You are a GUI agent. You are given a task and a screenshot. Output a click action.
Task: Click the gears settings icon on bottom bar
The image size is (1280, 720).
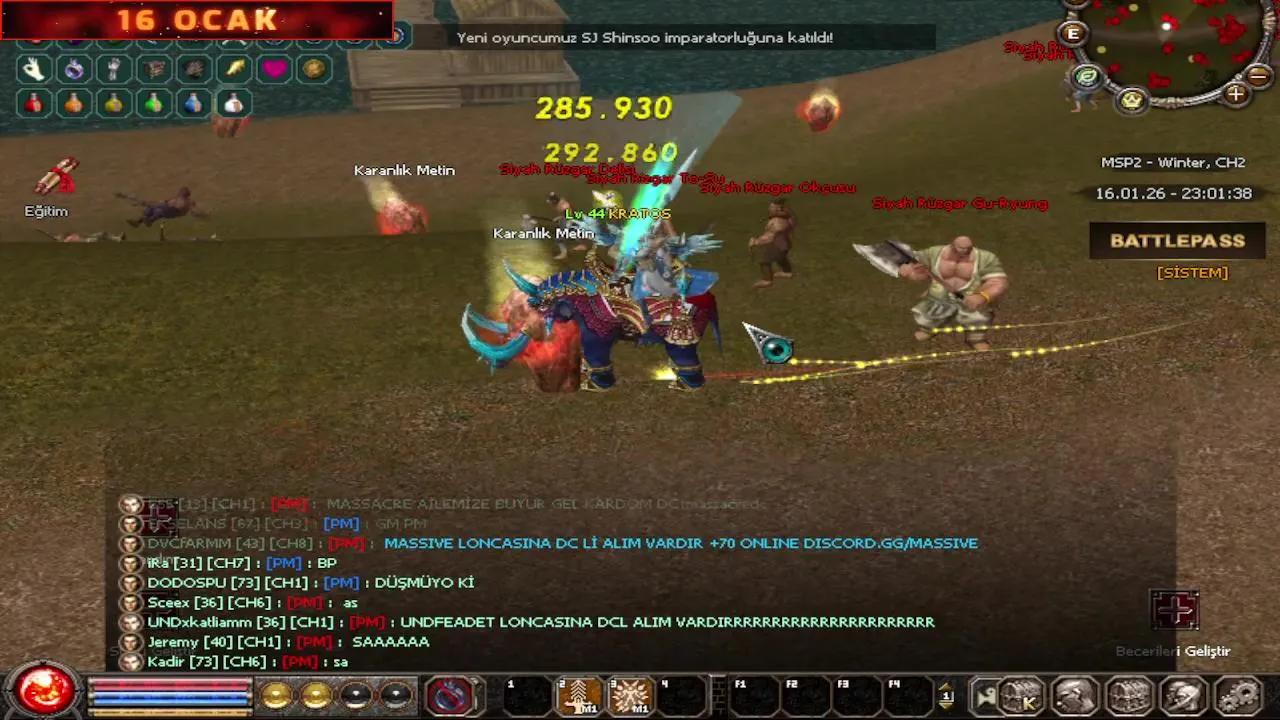point(1237,694)
